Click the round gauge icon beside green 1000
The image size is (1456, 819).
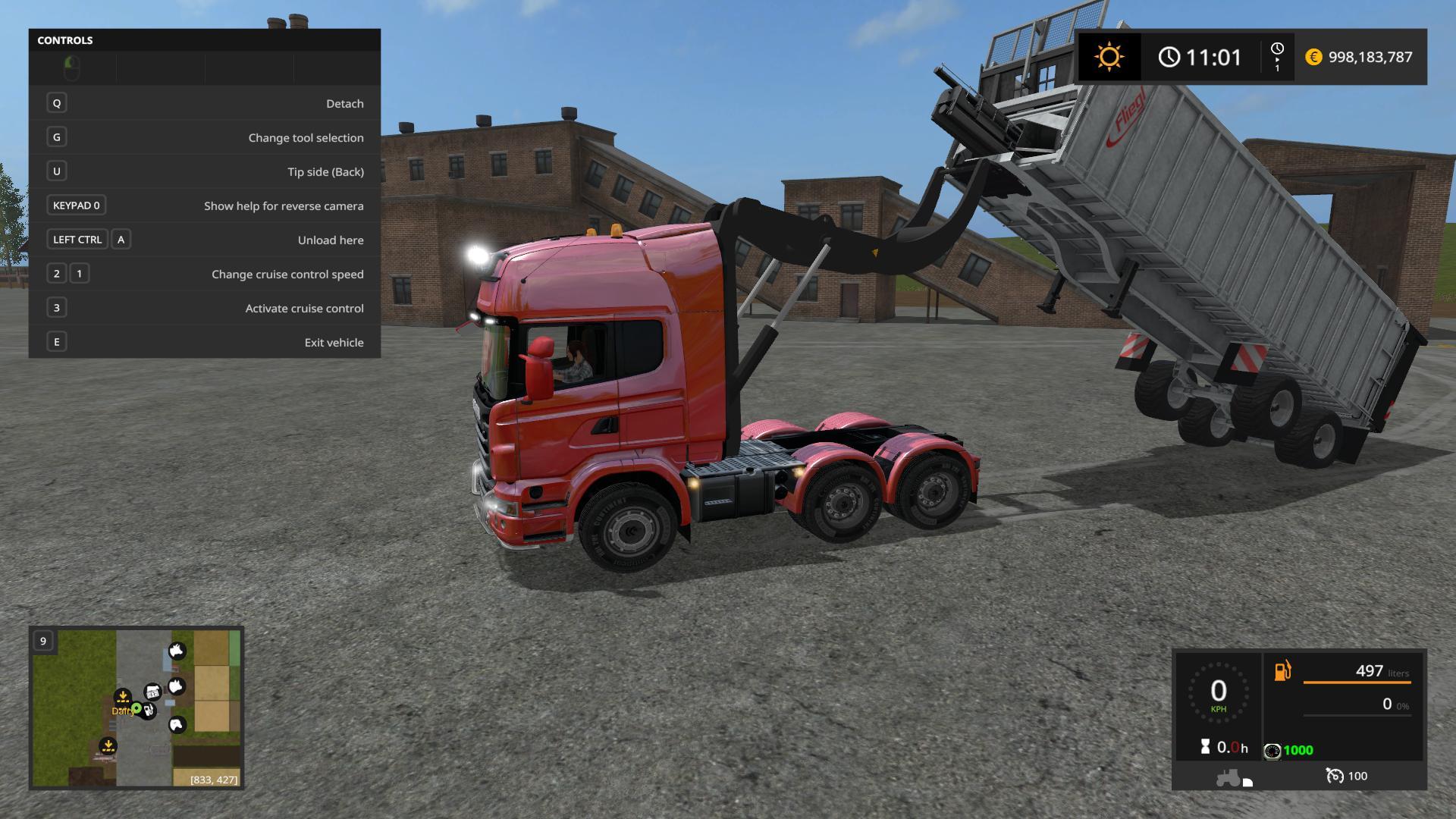point(1272,751)
